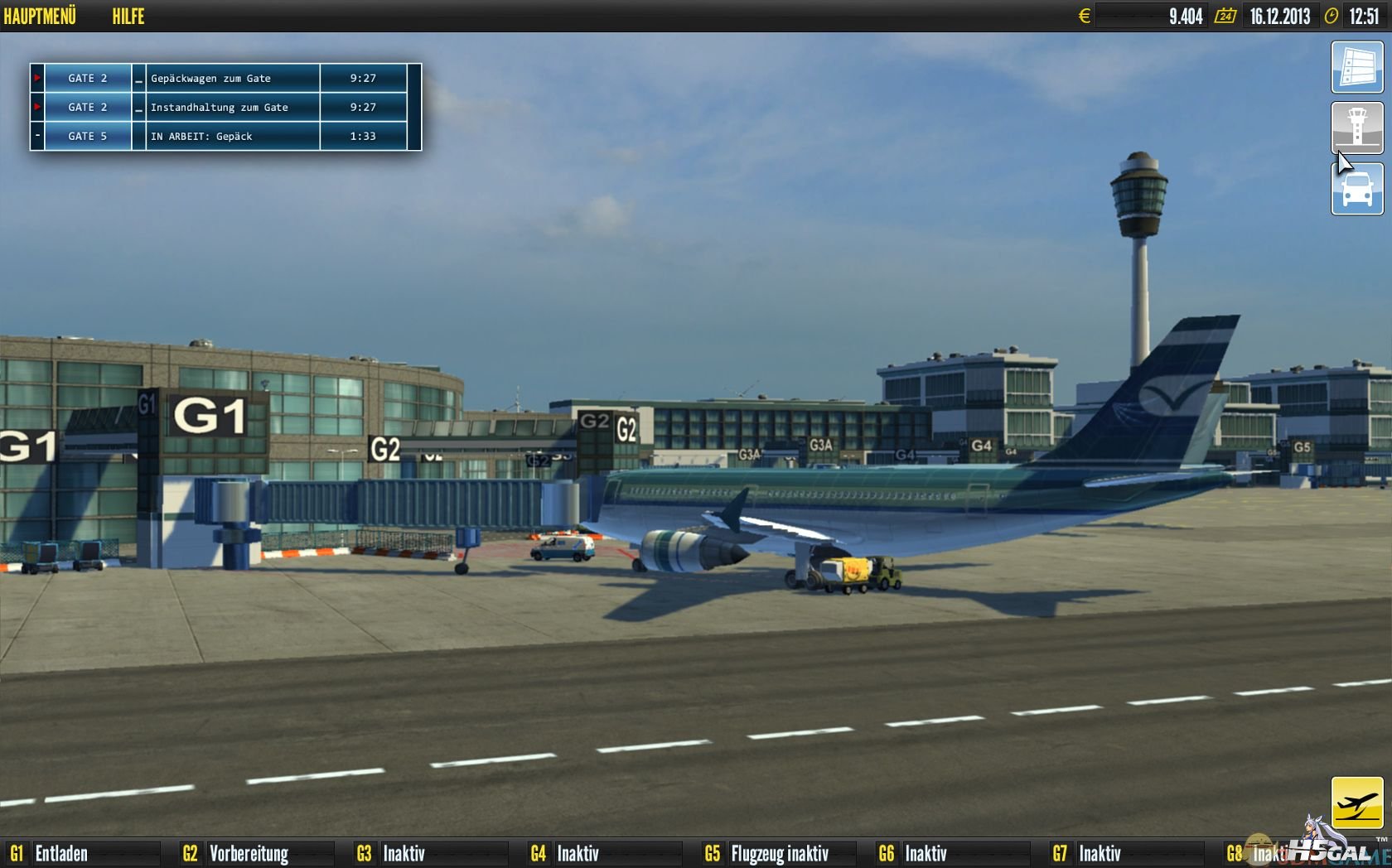This screenshot has width=1392, height=868.
Task: Open the Hilfe menu
Action: pos(128,16)
